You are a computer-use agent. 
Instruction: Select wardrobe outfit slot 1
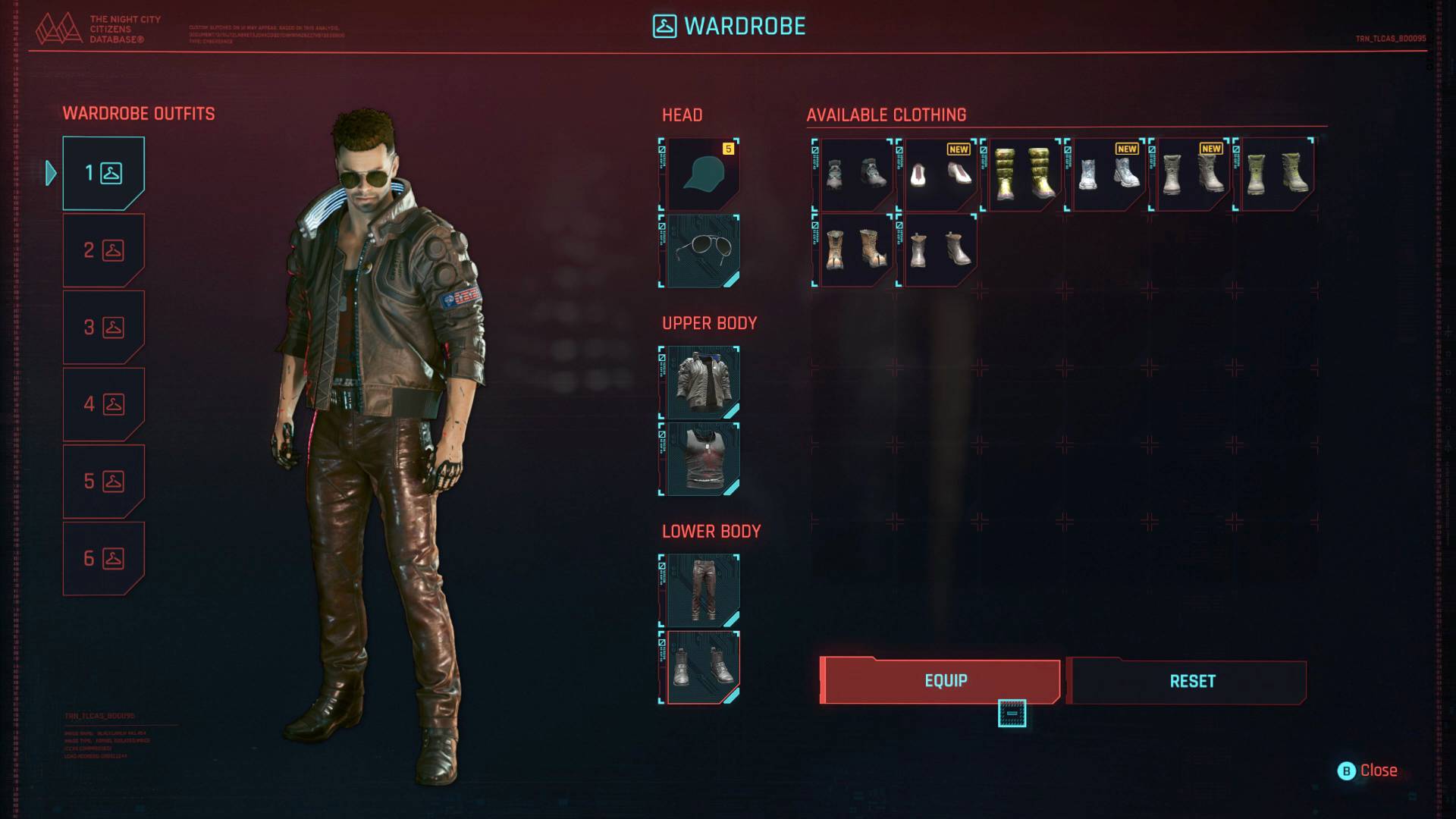103,173
